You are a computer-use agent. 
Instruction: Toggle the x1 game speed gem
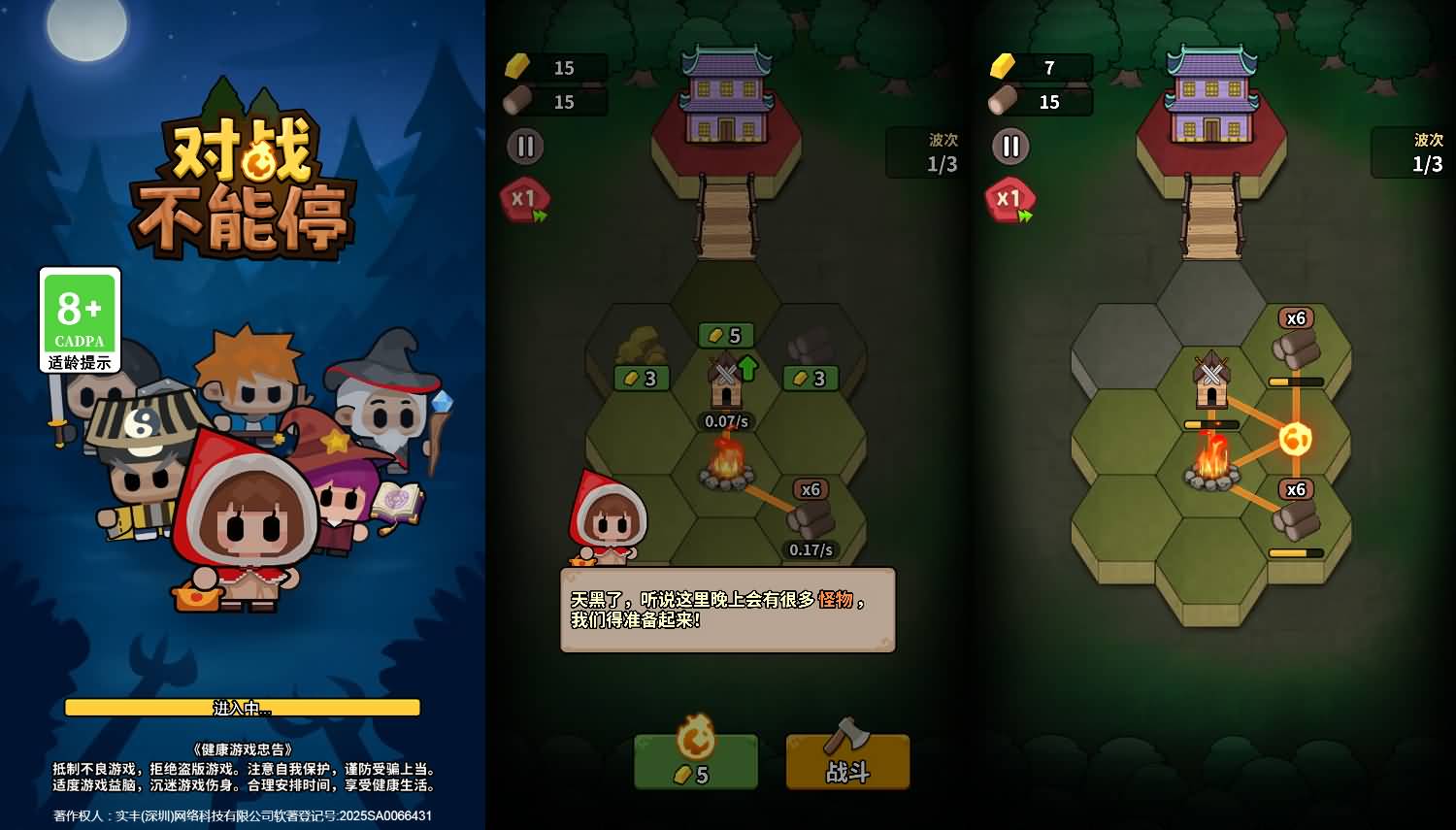(x=524, y=199)
